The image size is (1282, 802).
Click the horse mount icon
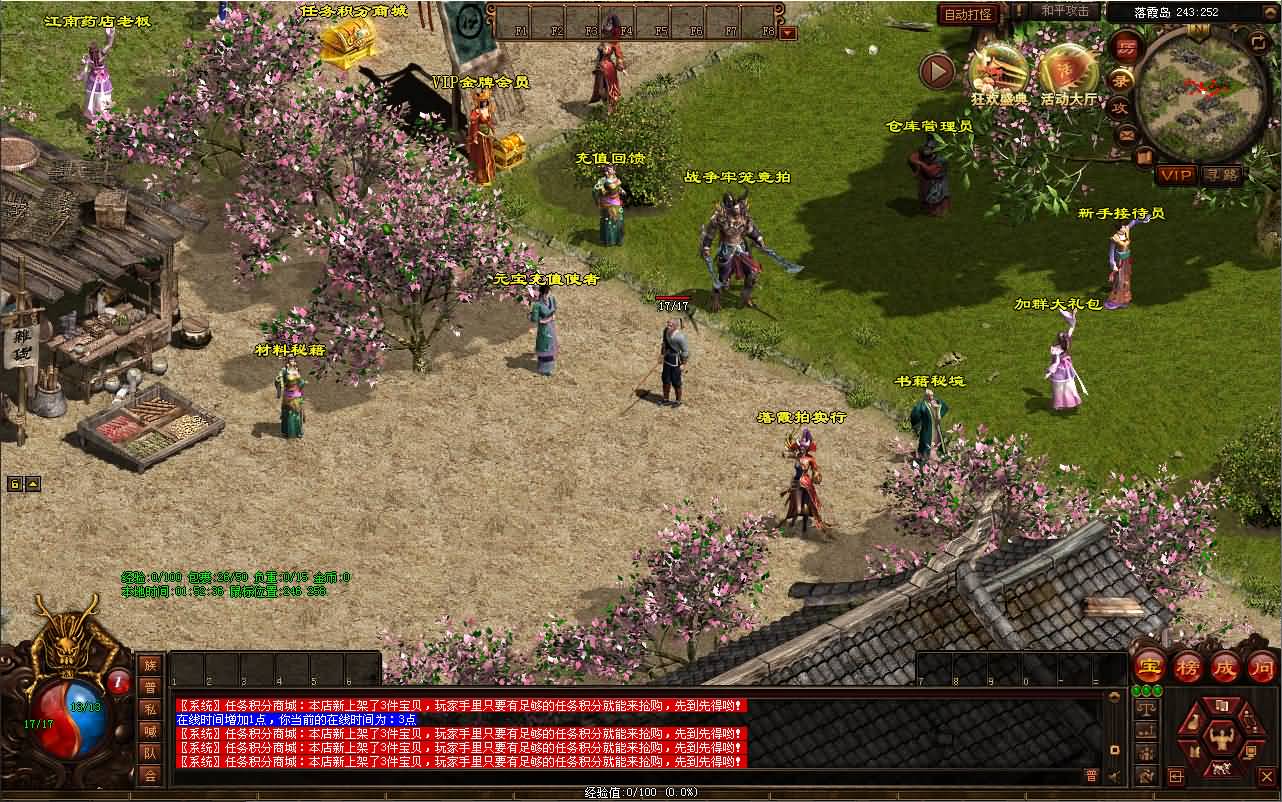coord(1220,768)
